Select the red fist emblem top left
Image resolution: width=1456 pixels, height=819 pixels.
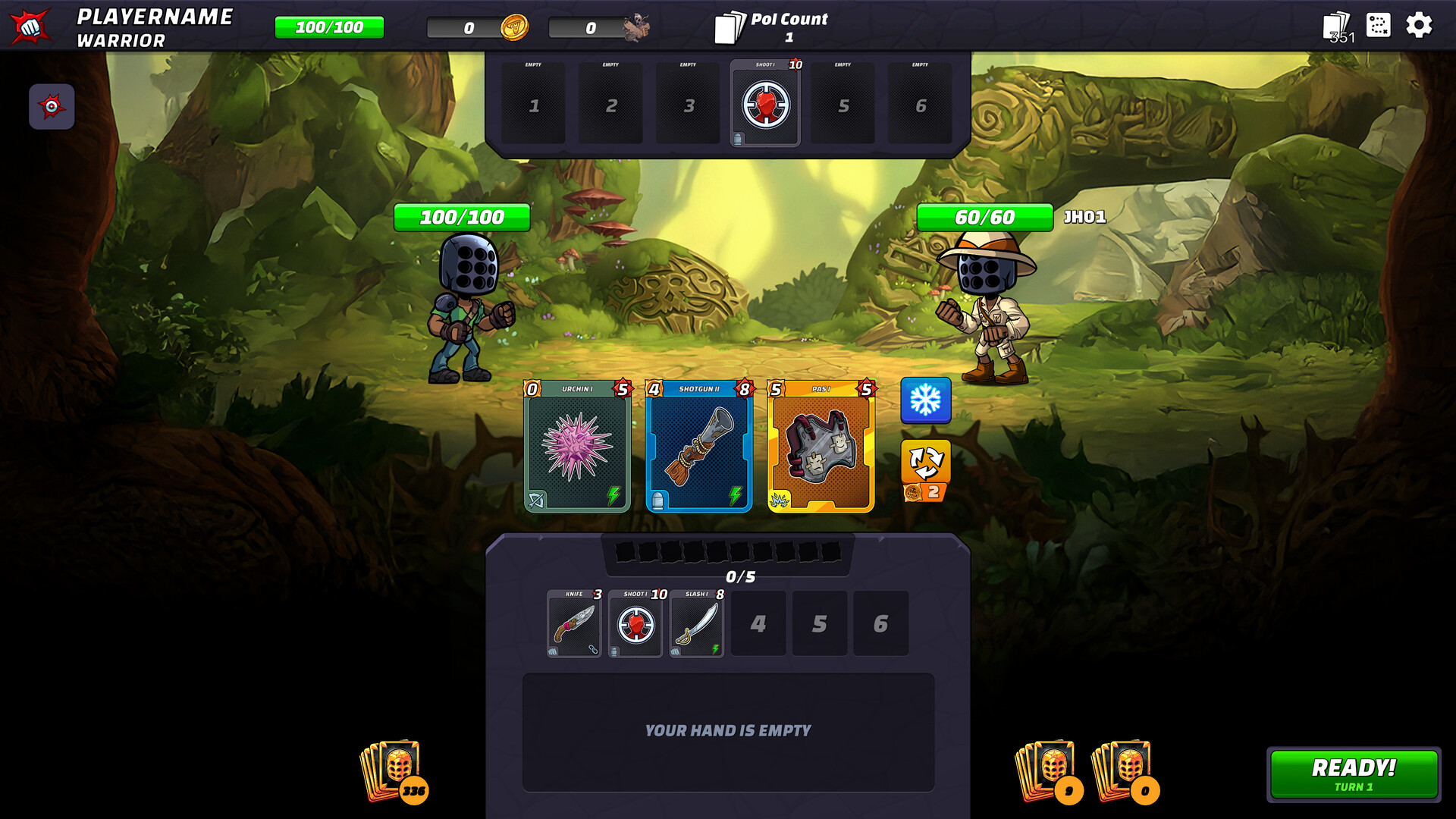[32, 25]
